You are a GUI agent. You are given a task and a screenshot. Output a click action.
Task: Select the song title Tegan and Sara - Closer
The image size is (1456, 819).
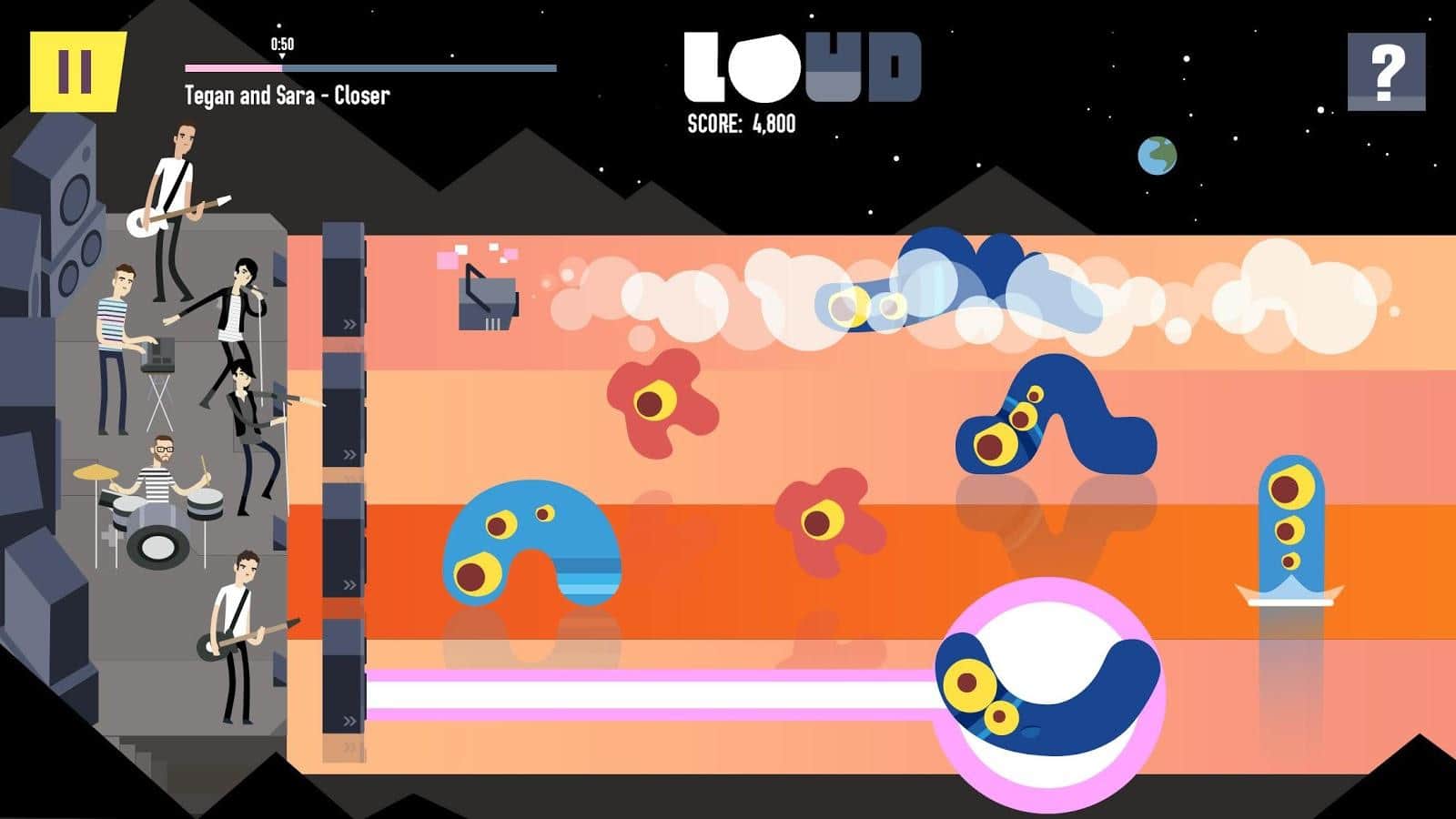(x=287, y=94)
